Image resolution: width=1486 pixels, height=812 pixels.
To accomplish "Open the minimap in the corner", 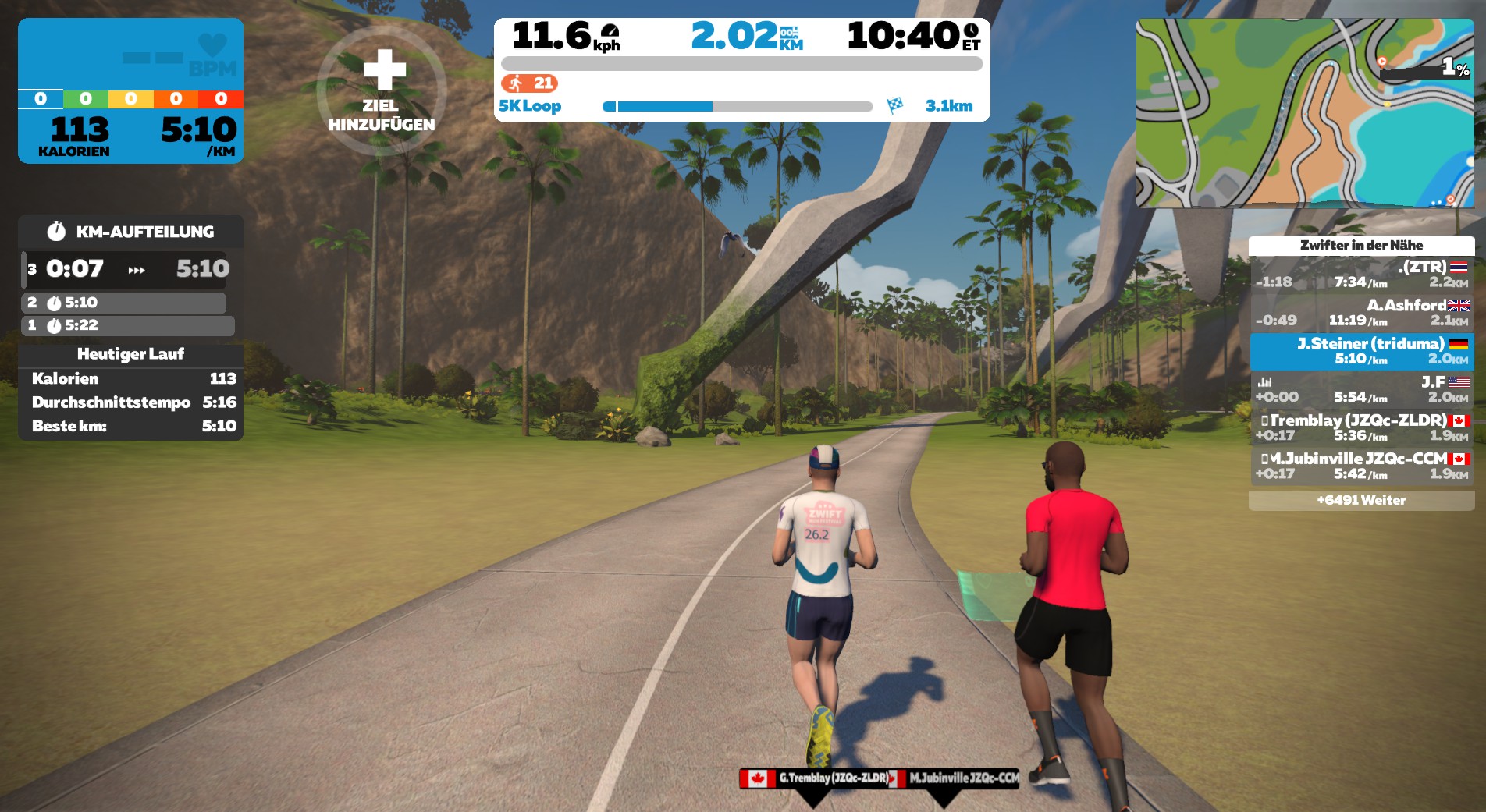I will click(1304, 113).
